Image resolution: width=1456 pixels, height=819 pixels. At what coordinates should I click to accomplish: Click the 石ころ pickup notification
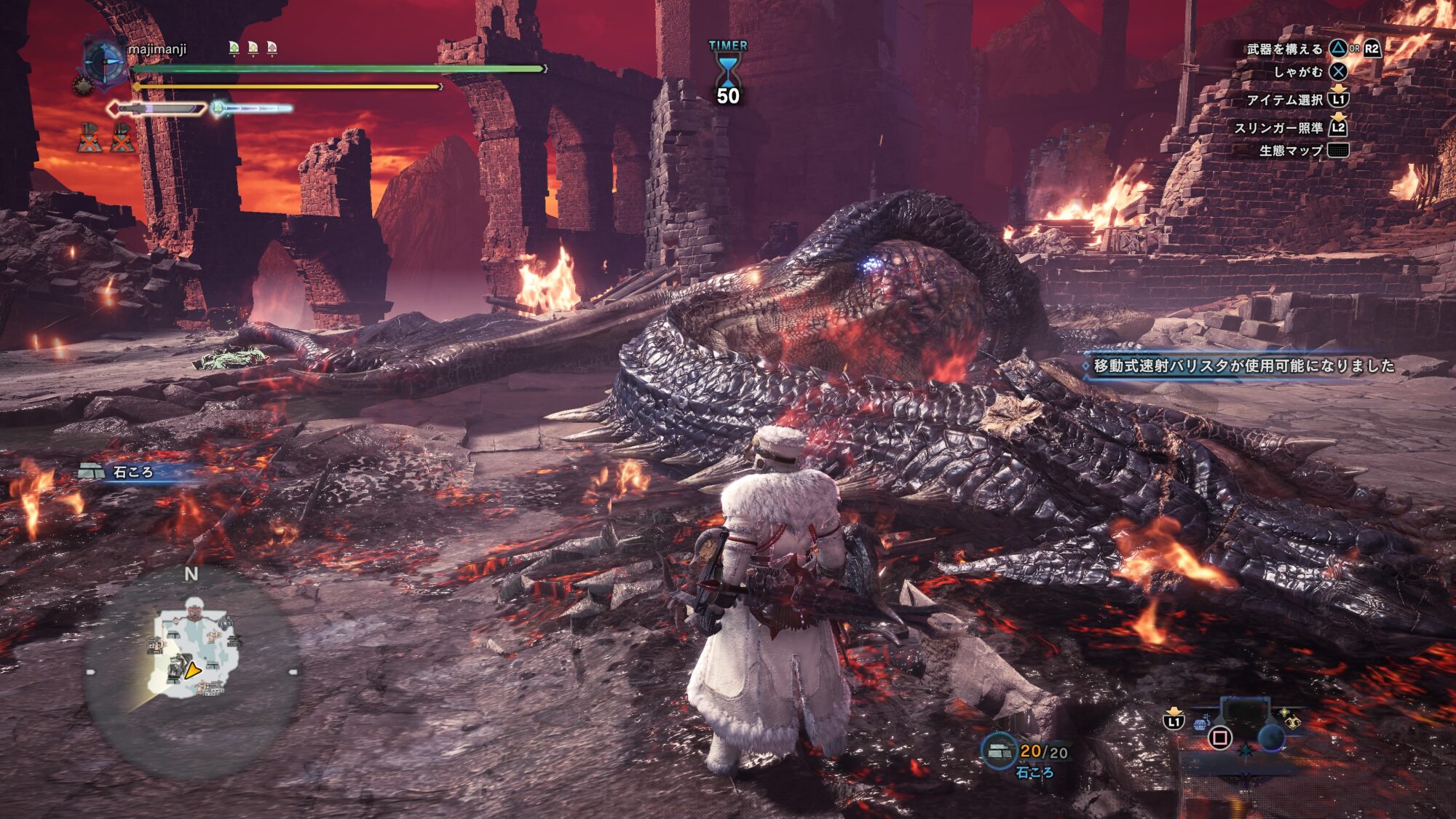coord(131,472)
